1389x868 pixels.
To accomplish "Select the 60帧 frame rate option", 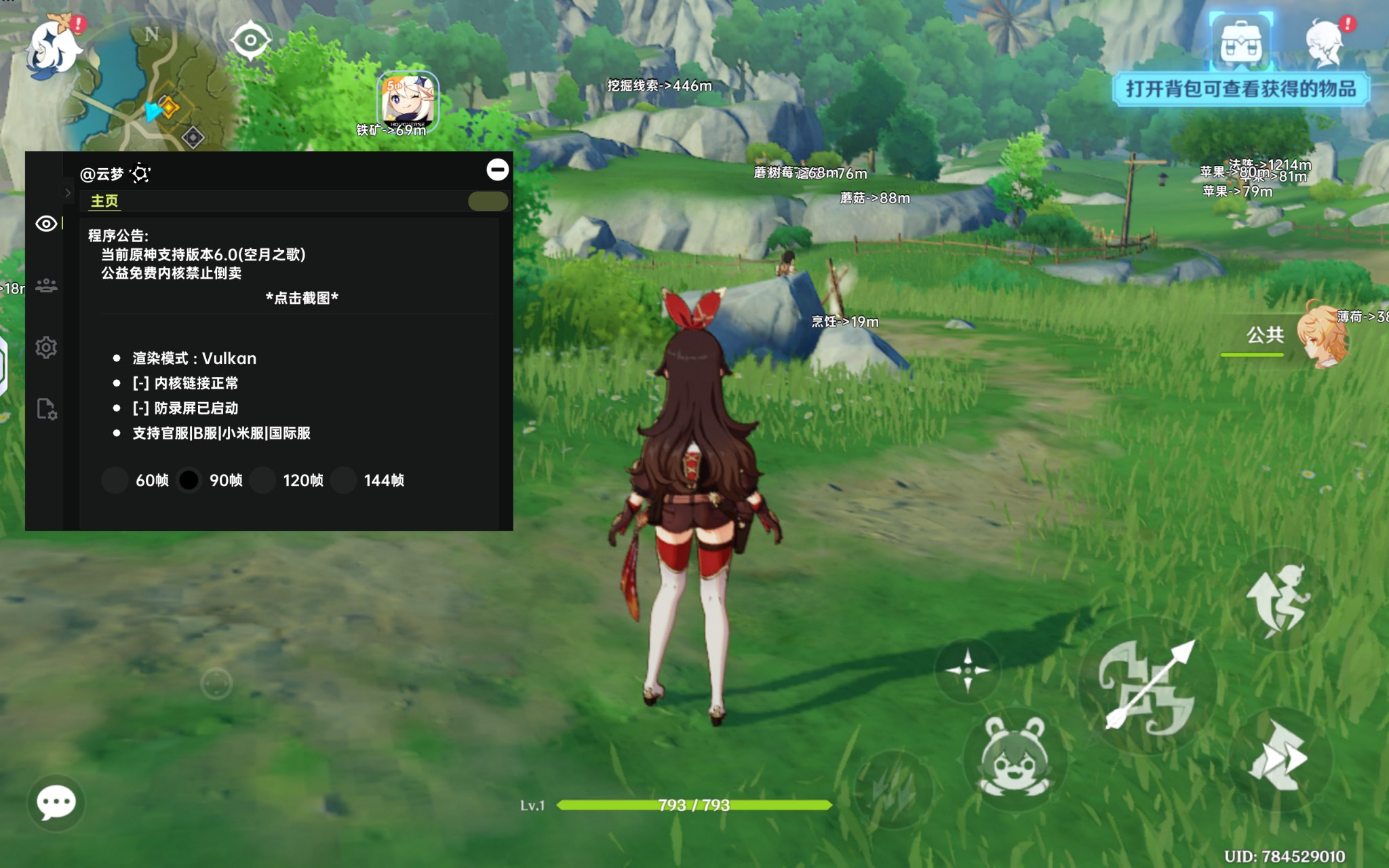I will coord(115,480).
